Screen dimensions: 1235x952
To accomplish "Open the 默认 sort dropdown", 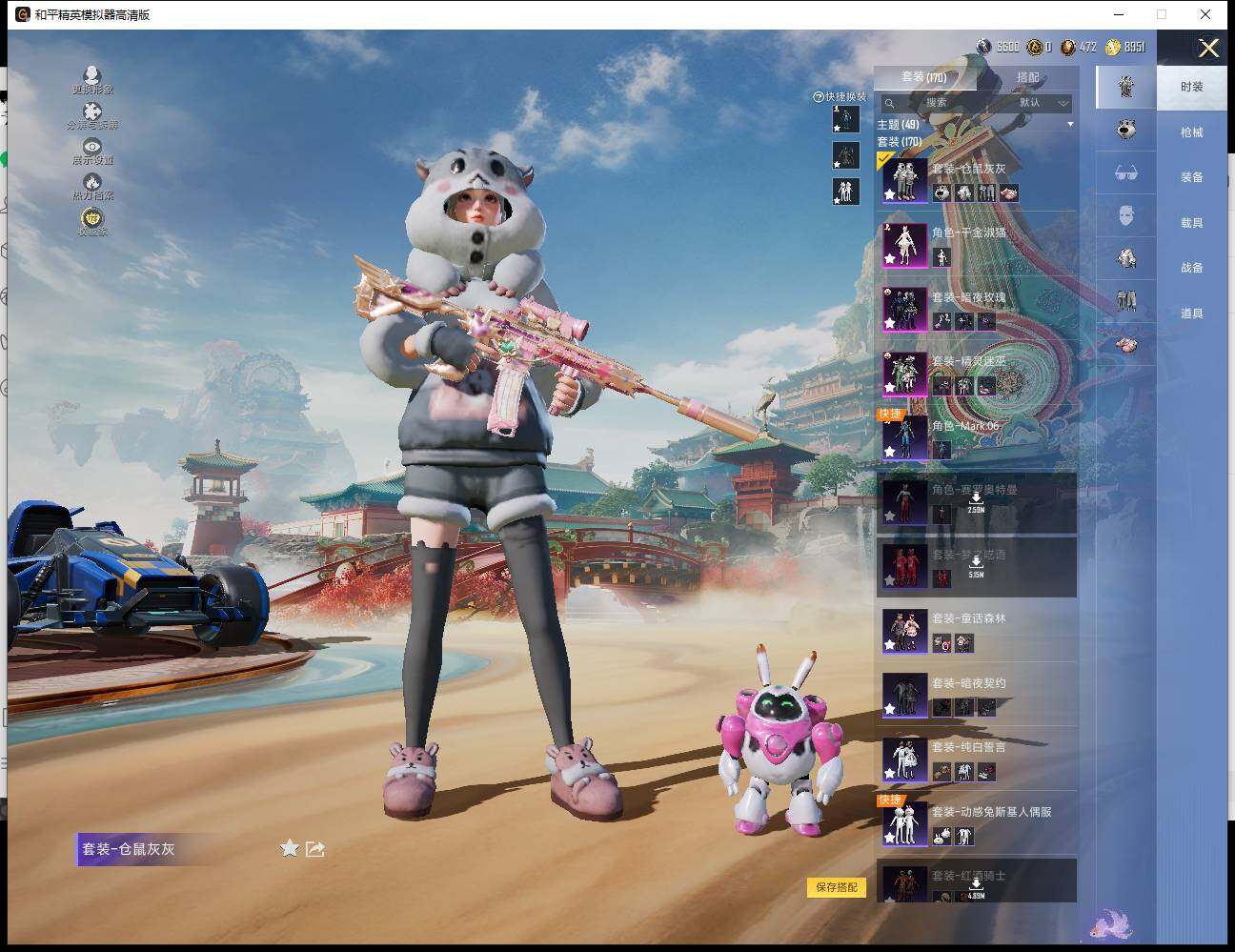I will (x=1043, y=103).
